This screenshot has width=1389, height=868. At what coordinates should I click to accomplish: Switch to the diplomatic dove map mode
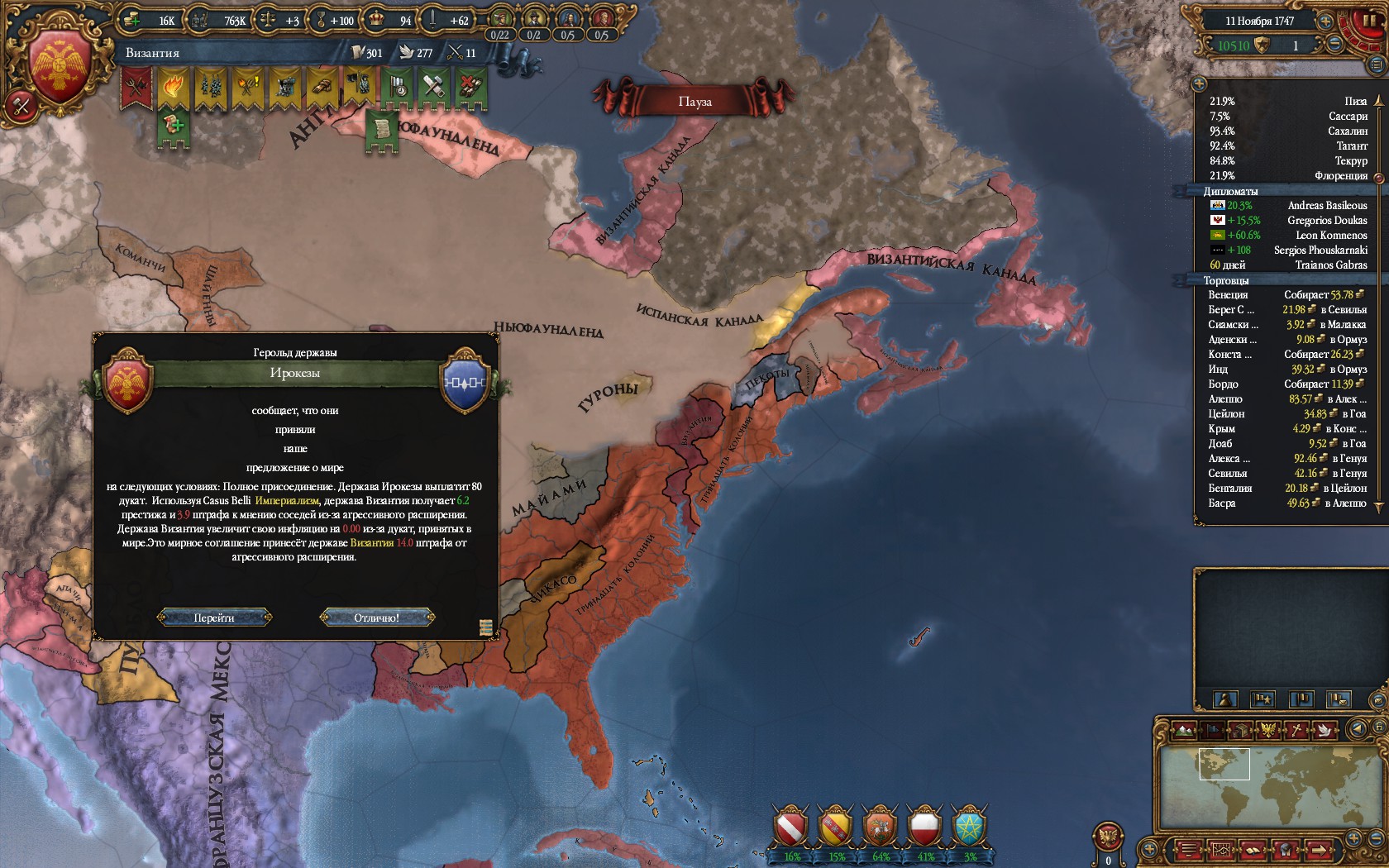pos(1325,730)
